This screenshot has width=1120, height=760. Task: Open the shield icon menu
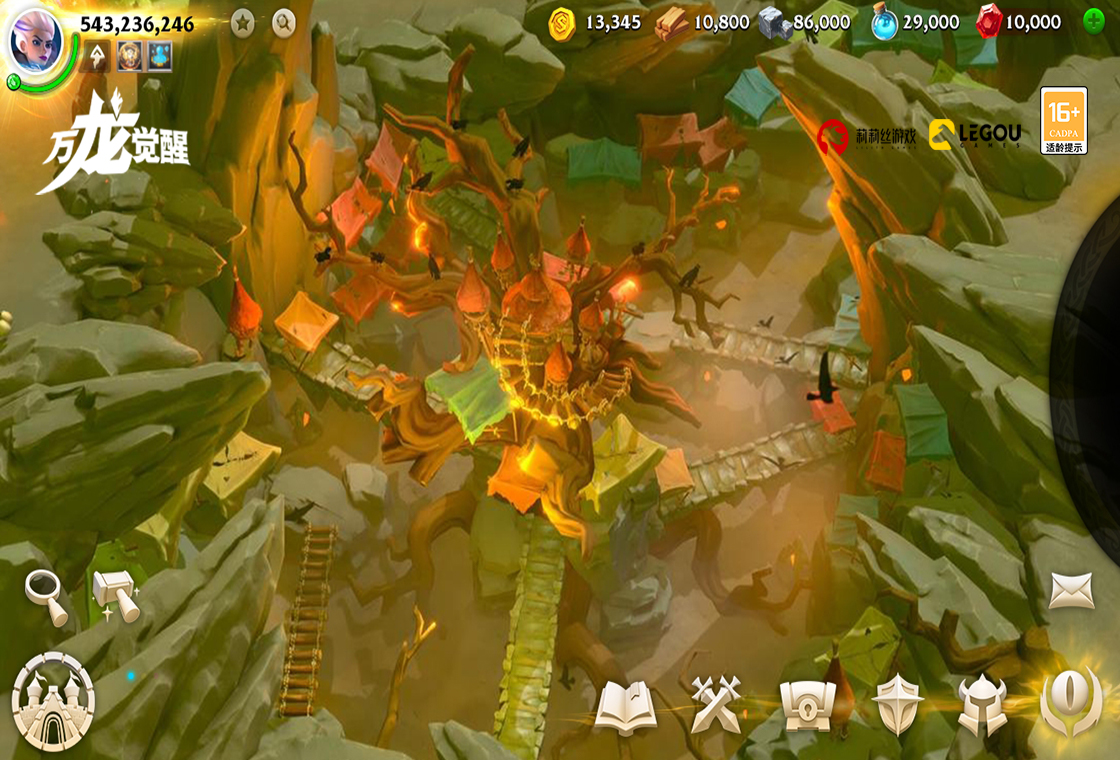pyautogui.click(x=897, y=705)
